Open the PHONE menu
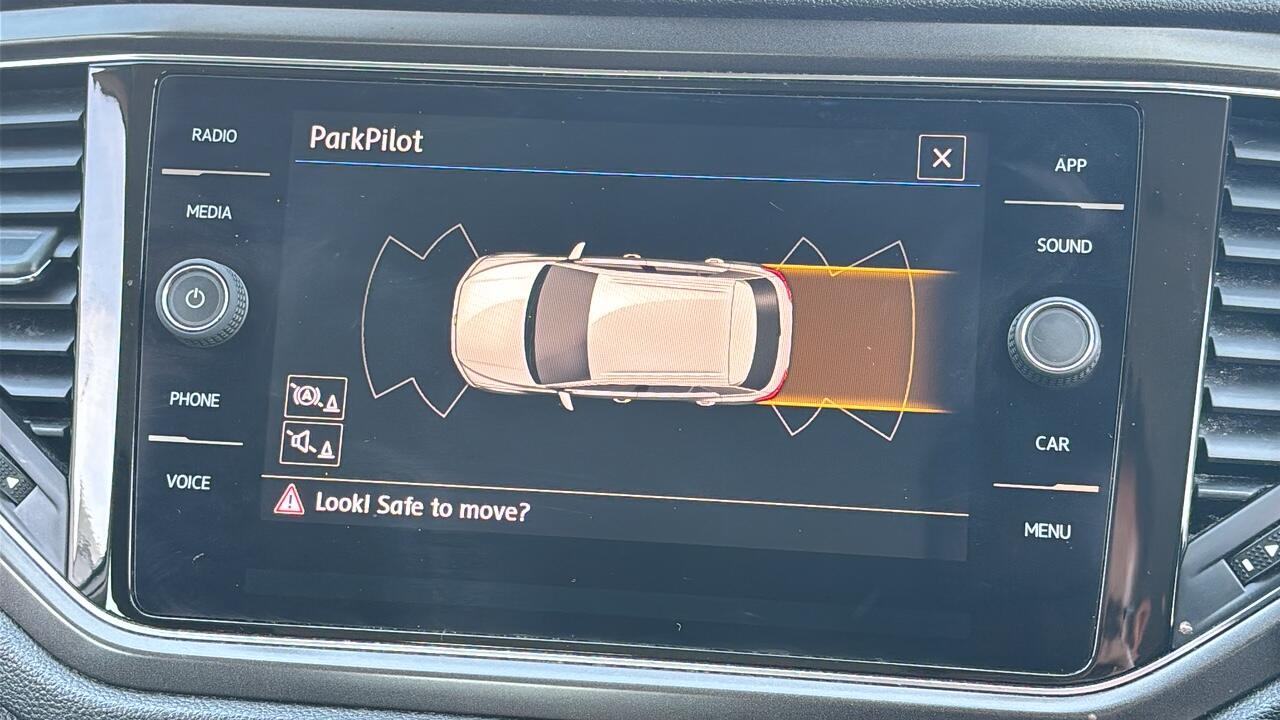The image size is (1280, 720). 194,399
